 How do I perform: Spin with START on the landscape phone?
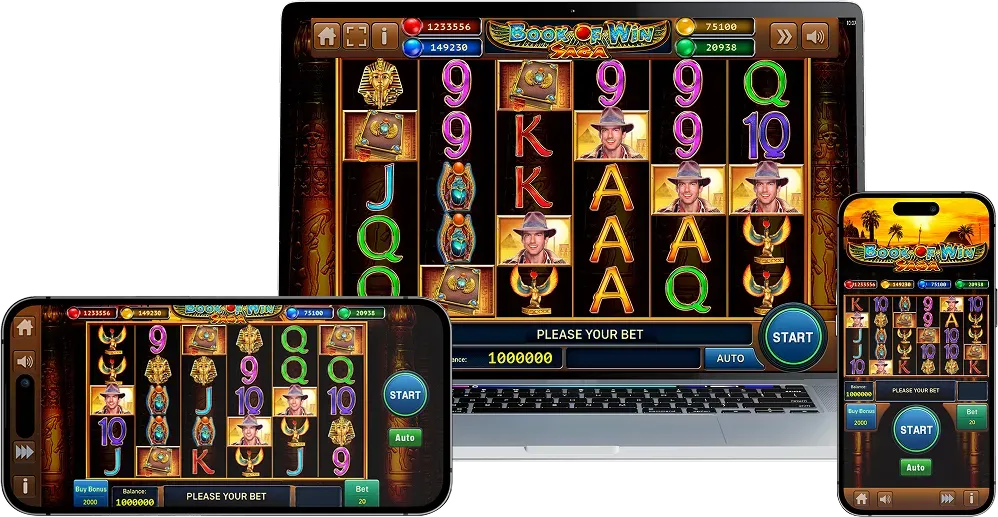[405, 395]
